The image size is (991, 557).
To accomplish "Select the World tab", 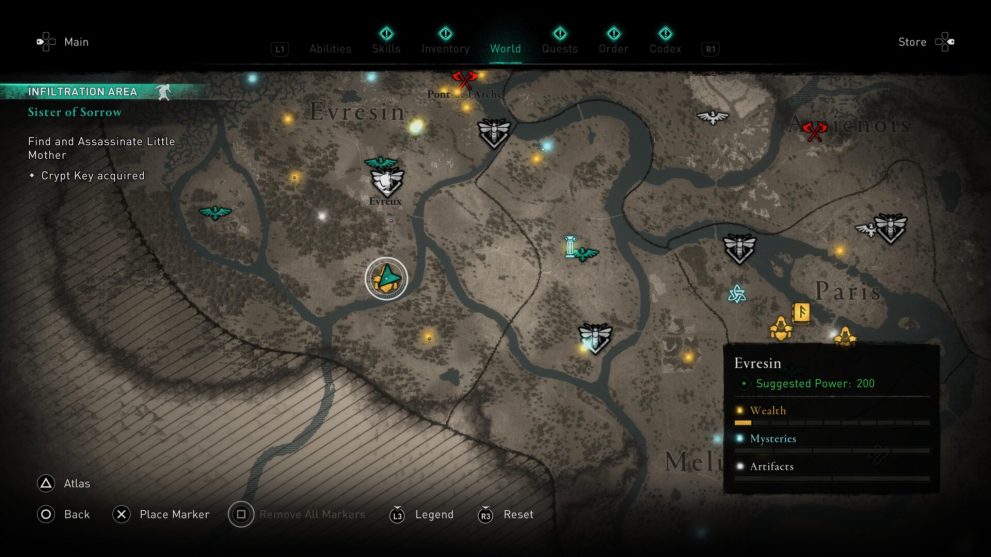I will [505, 48].
